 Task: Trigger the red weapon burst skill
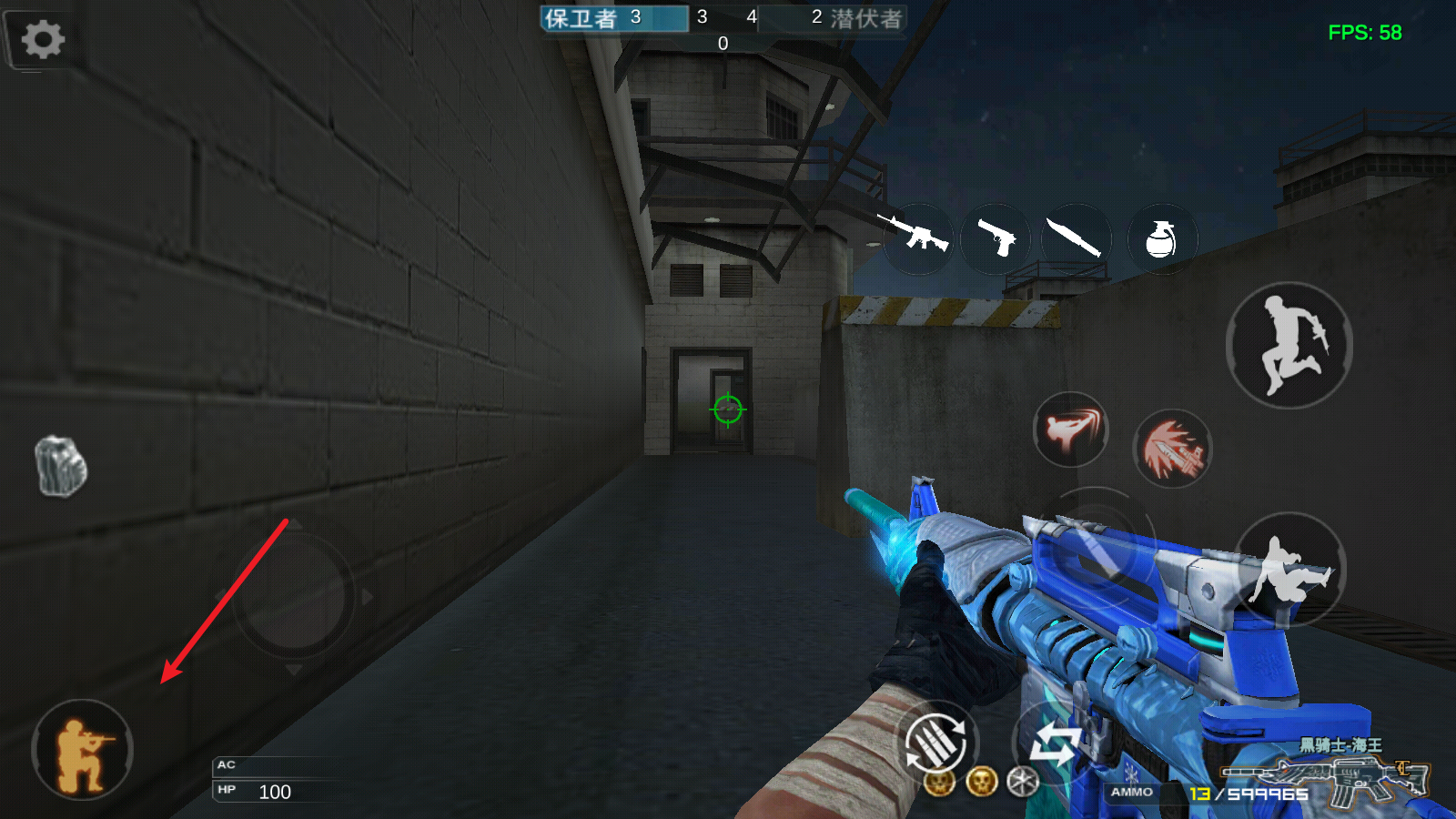1172,448
